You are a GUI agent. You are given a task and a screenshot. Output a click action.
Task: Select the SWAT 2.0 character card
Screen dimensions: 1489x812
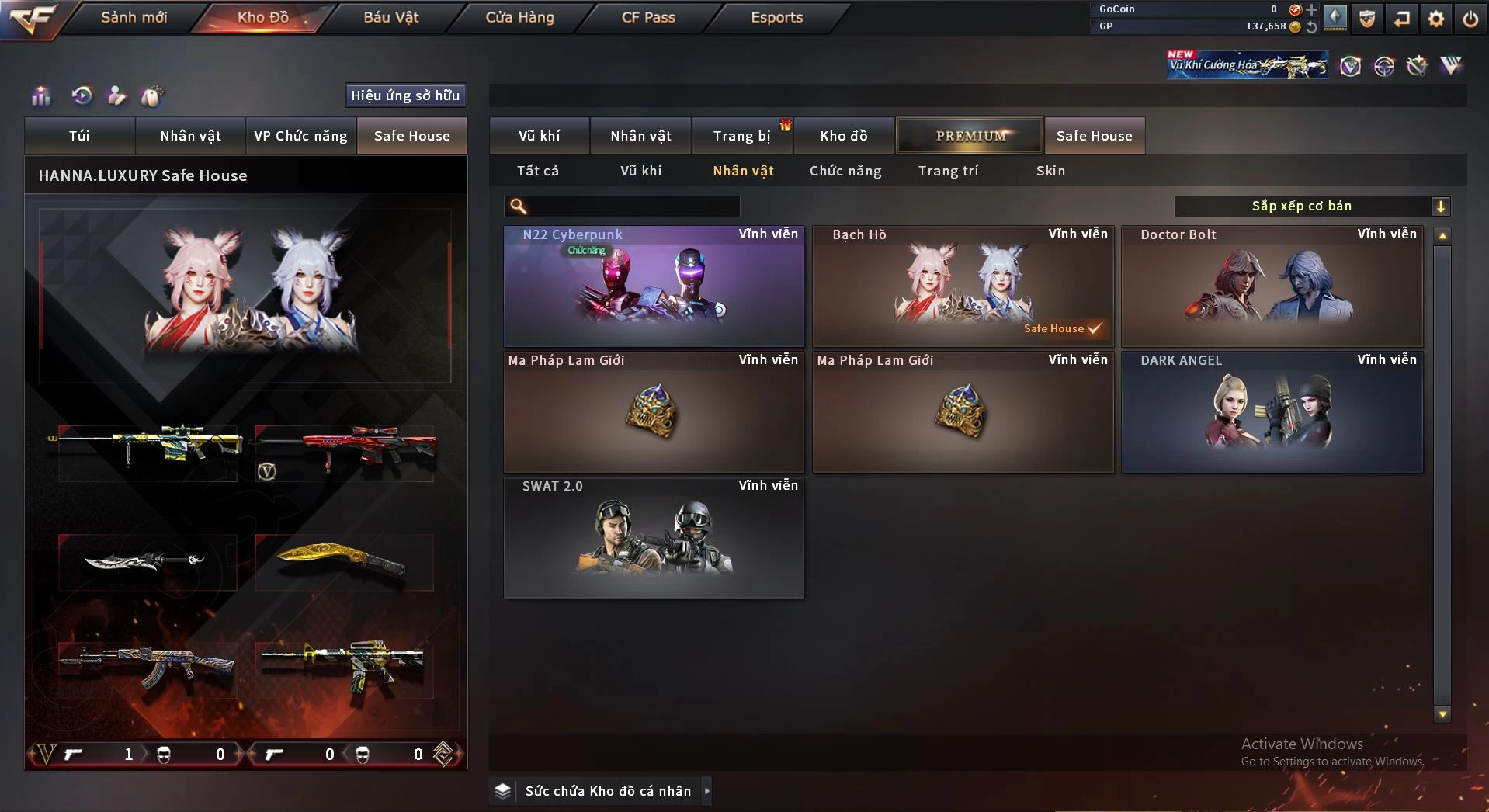coord(654,538)
